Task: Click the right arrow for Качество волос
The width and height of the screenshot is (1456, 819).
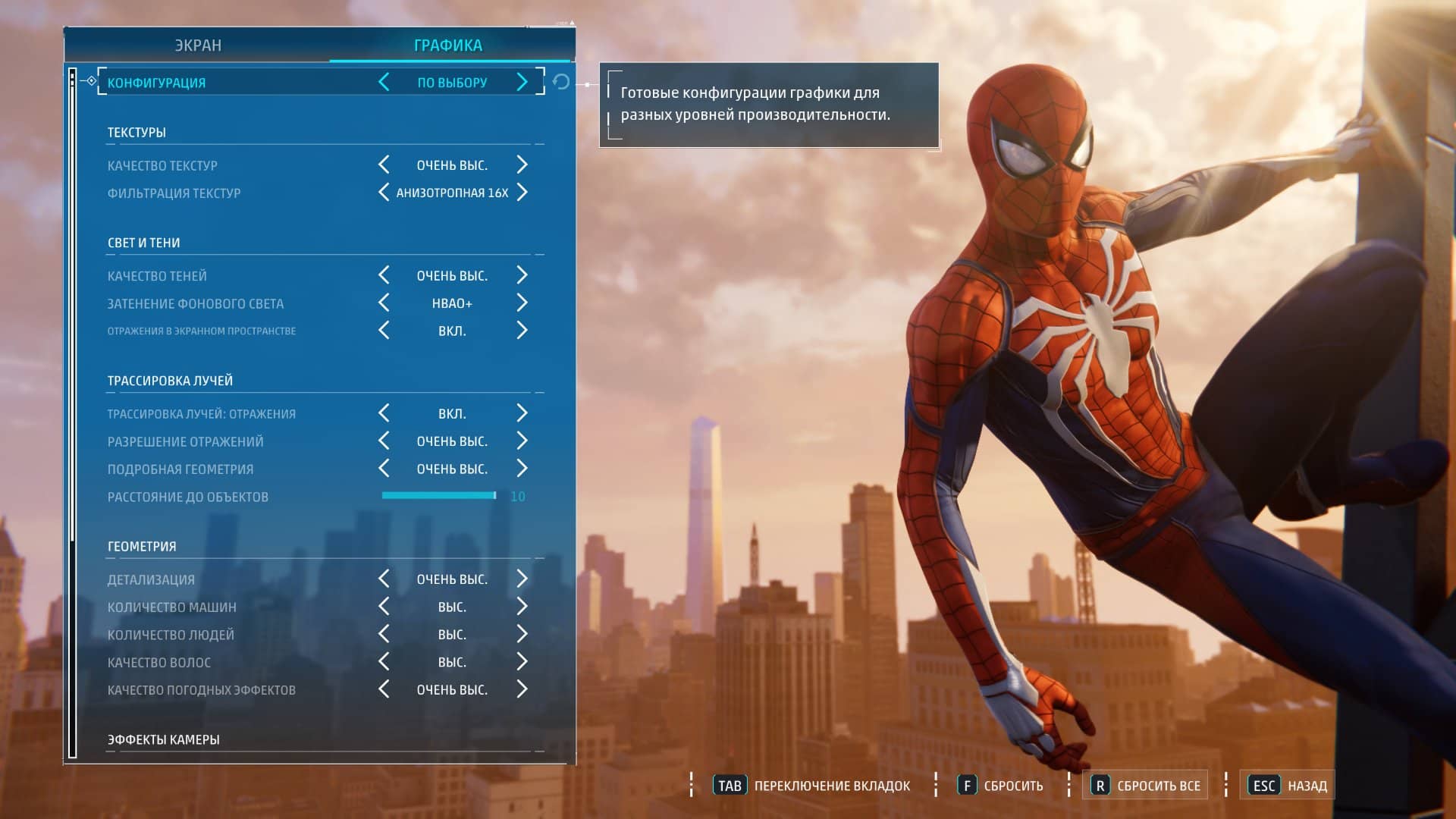Action: pyautogui.click(x=522, y=661)
